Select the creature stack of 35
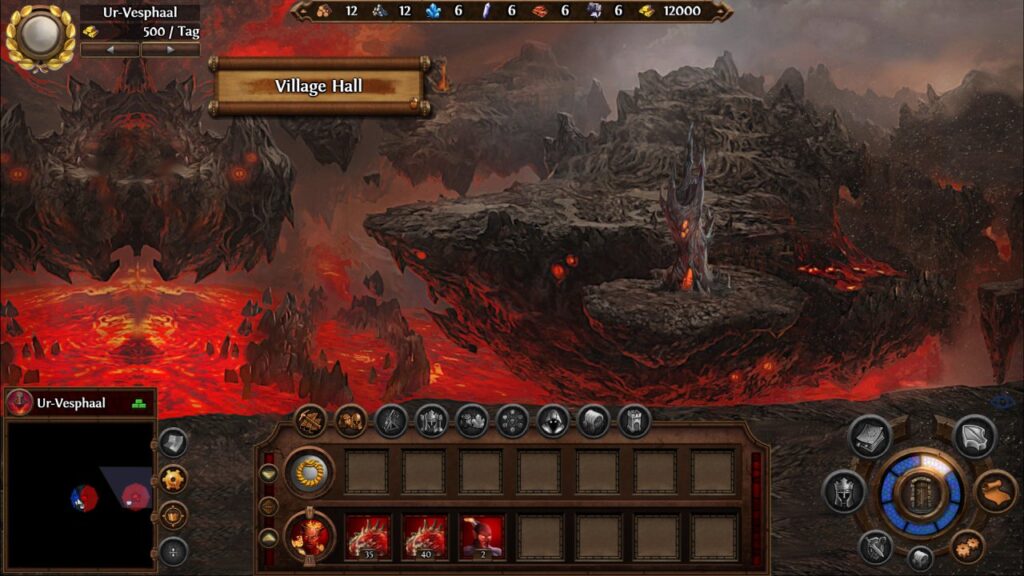1024x576 pixels. pyautogui.click(x=367, y=537)
